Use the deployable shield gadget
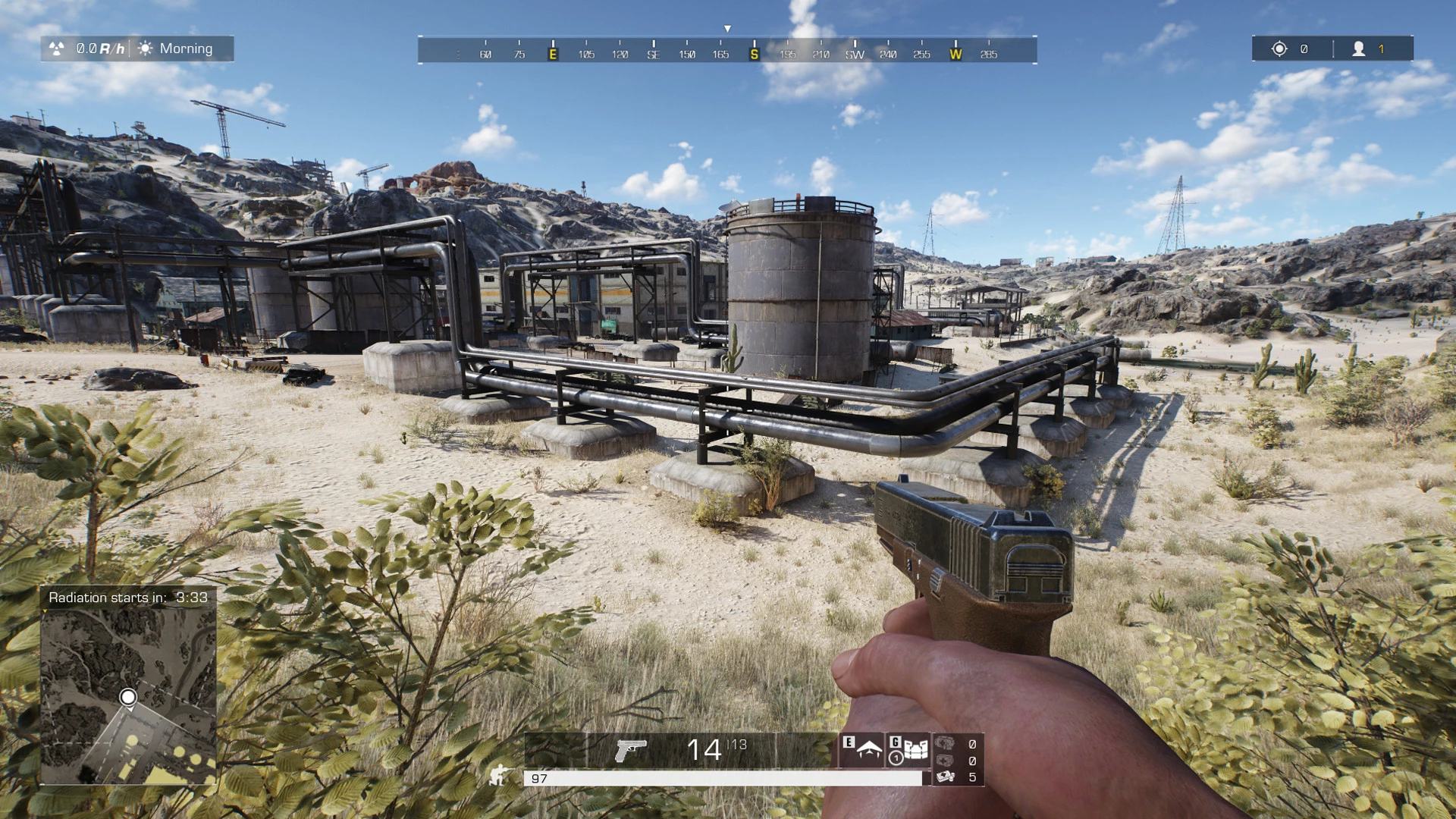Screen dimensions: 1456x819 [x=916, y=750]
